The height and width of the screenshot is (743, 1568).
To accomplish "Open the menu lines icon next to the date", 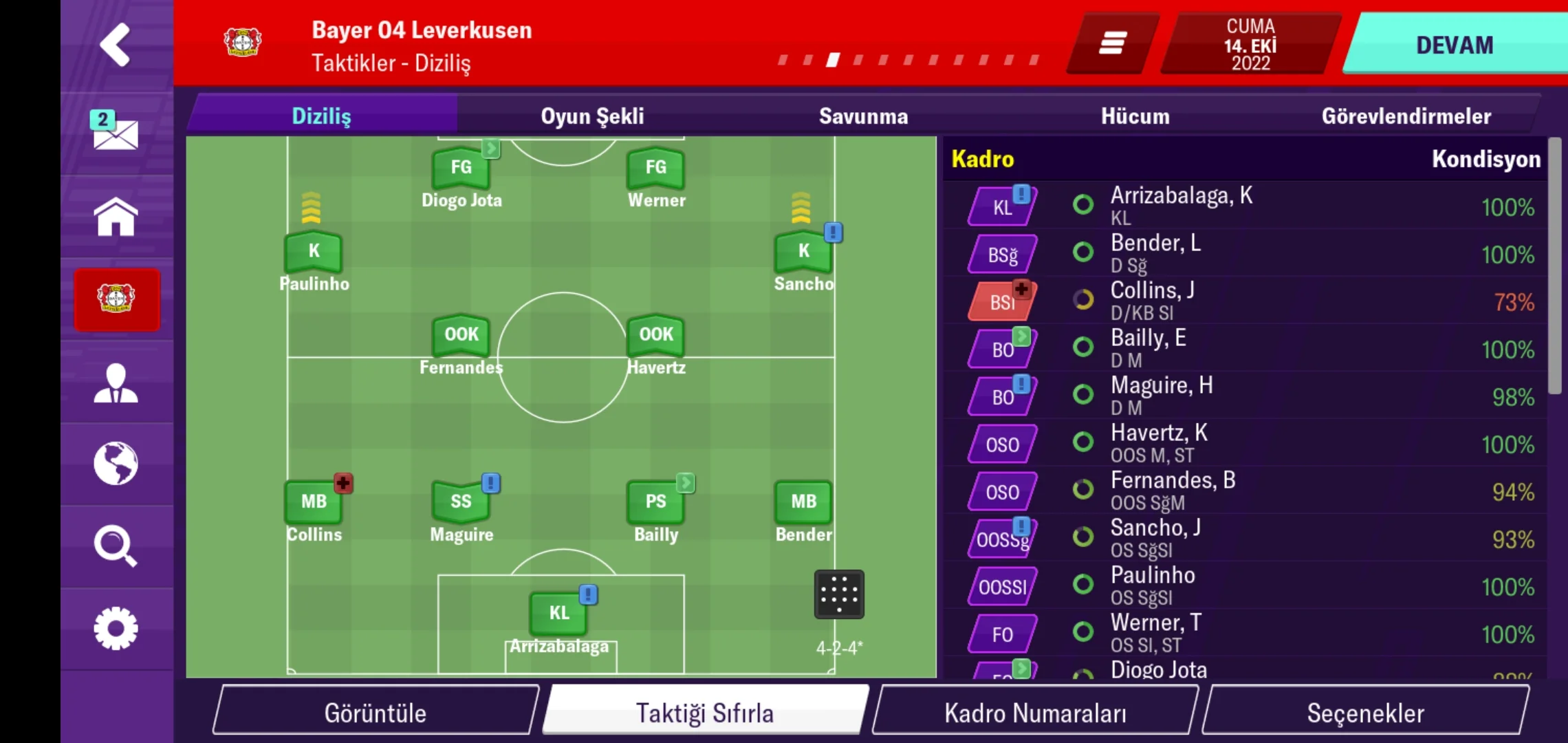I will tap(1111, 43).
